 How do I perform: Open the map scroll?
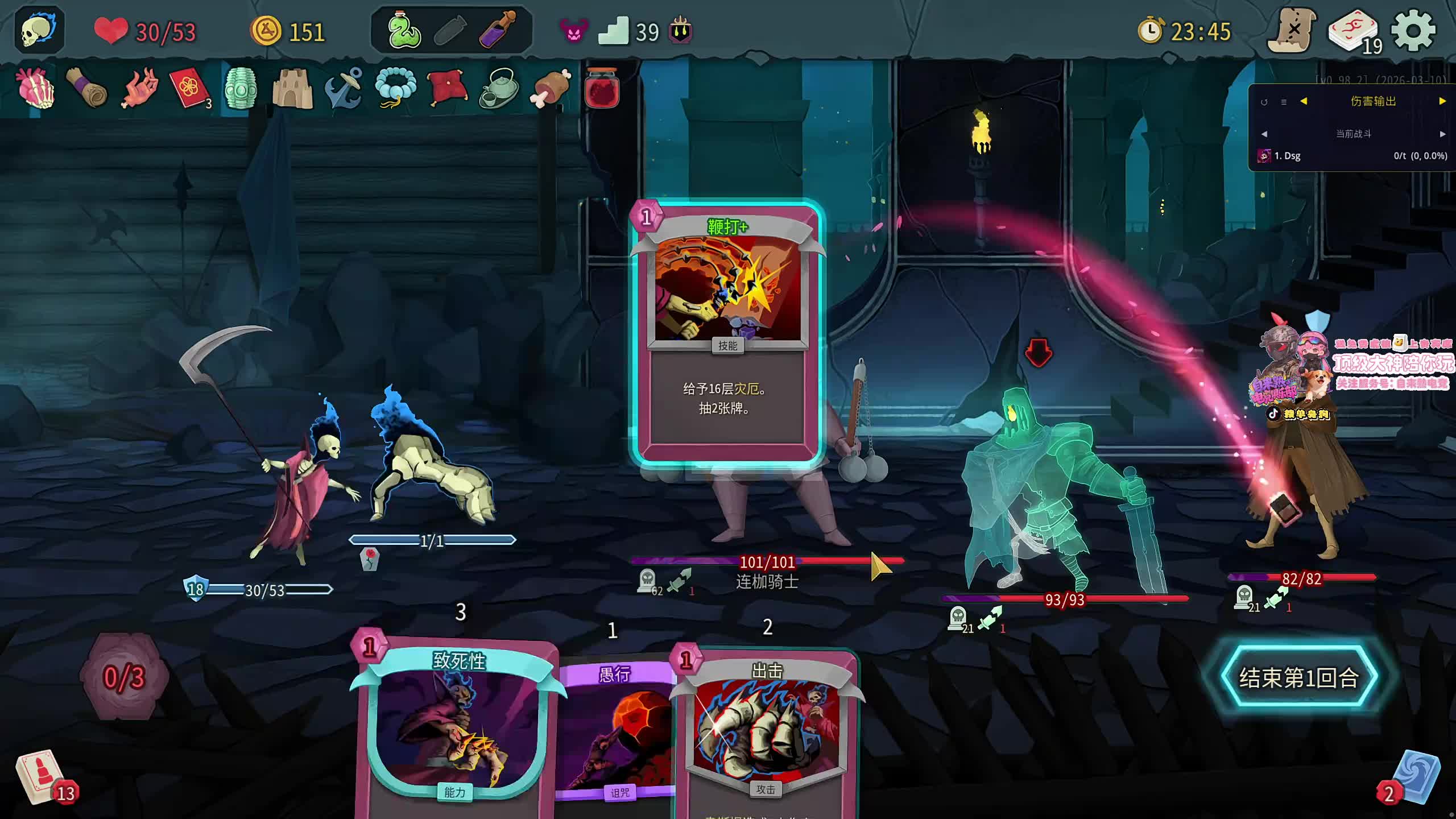[1292, 31]
